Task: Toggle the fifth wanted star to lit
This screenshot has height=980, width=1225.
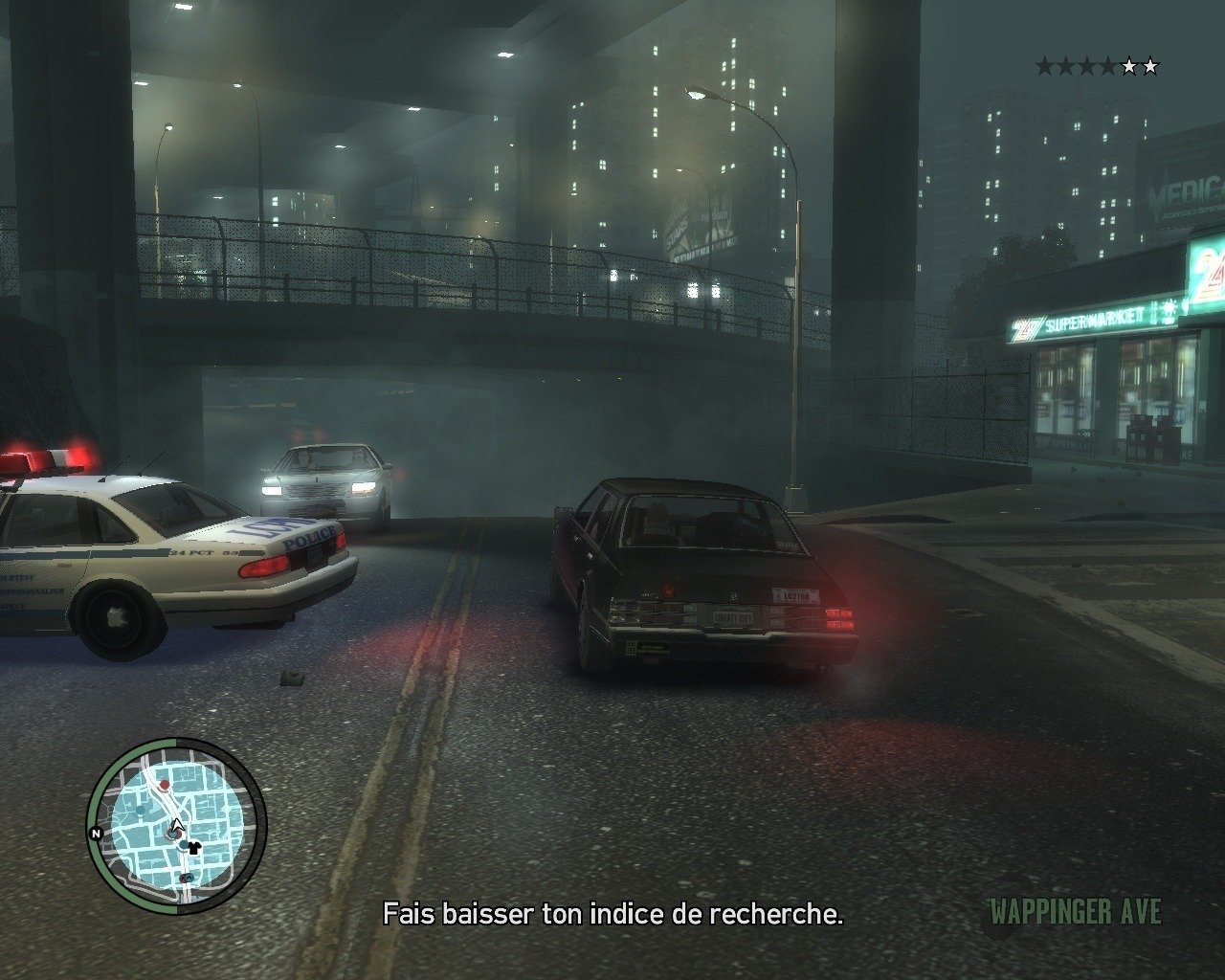Action: pos(1129,66)
